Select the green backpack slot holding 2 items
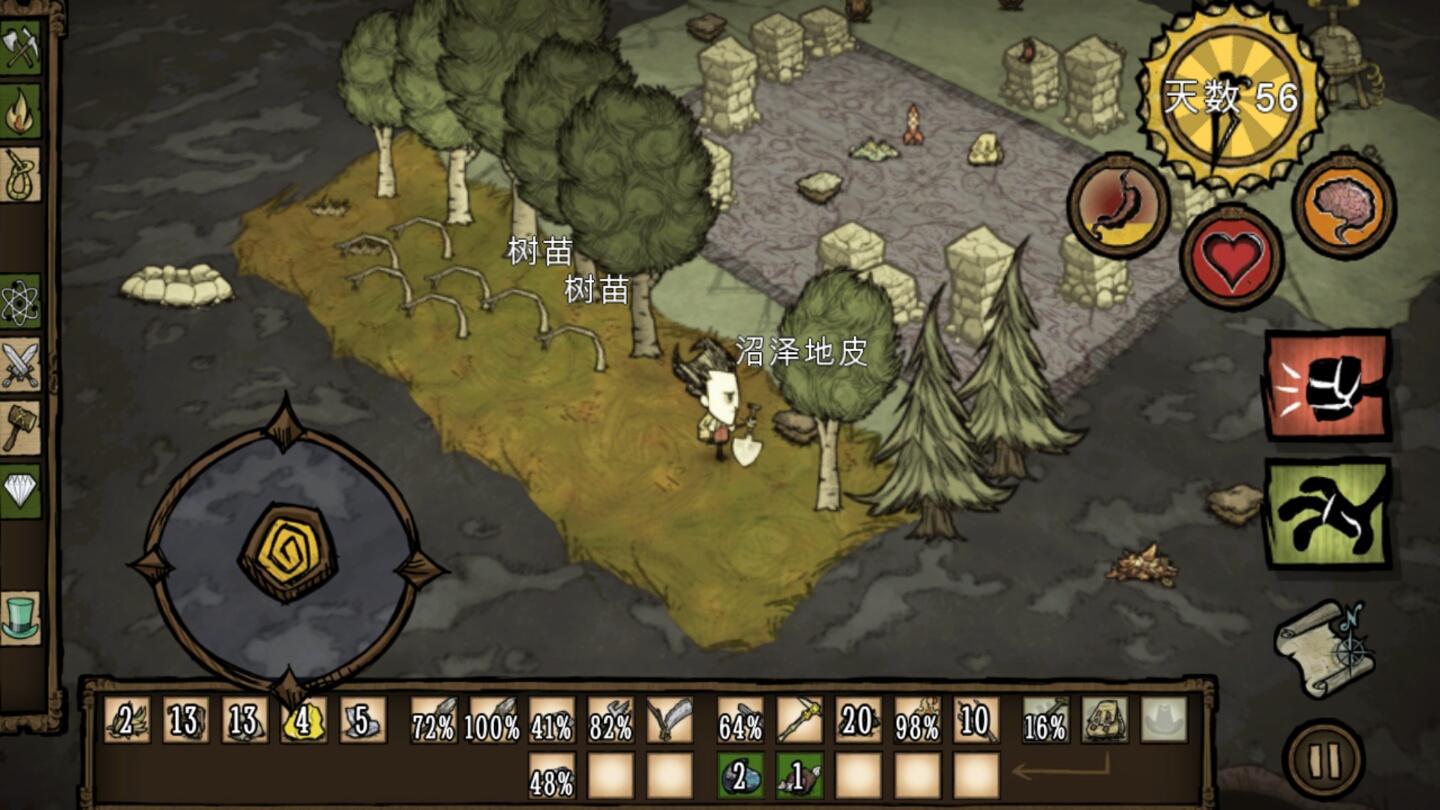 [x=741, y=776]
